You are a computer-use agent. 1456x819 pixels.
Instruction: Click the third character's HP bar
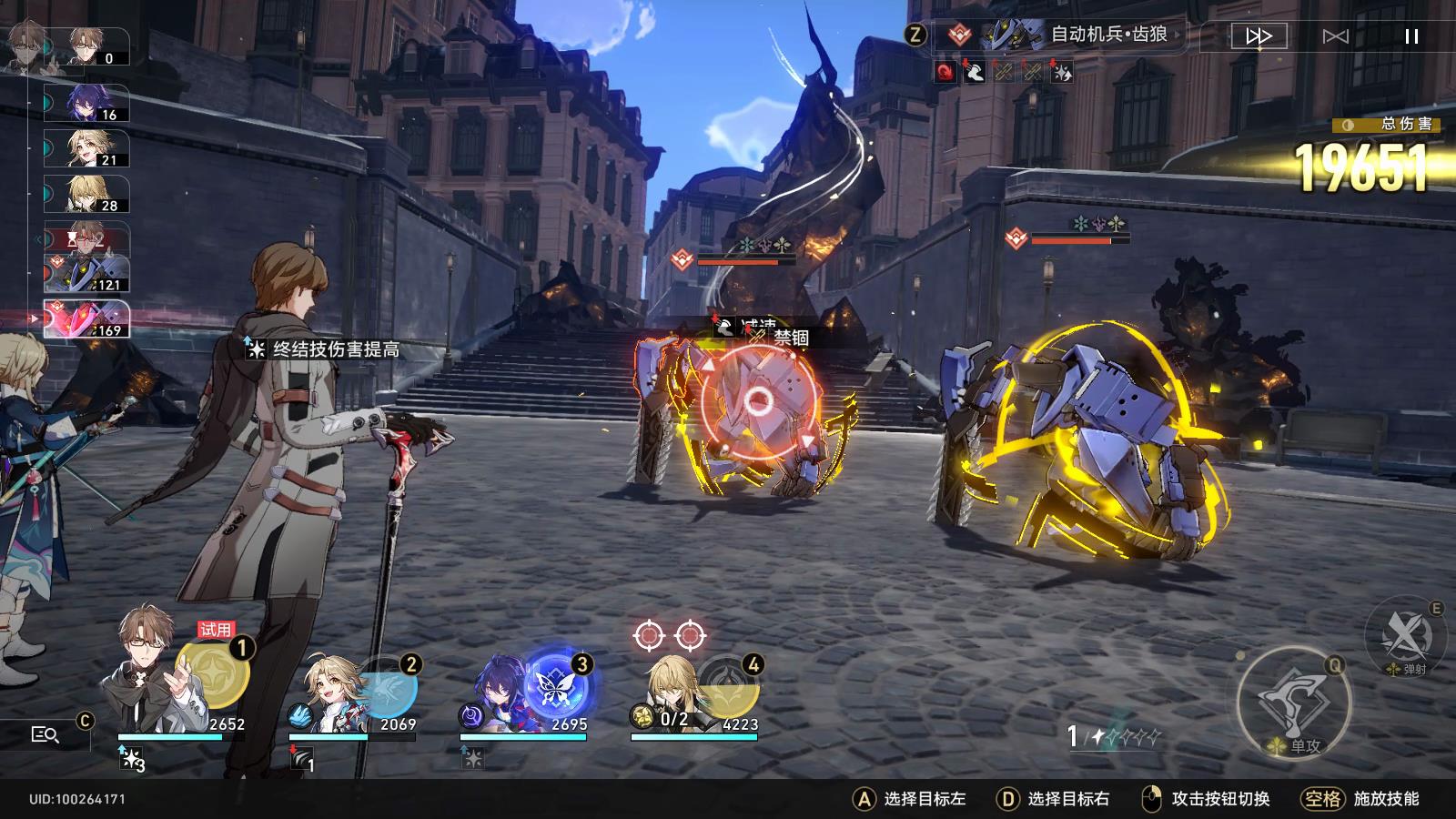pos(523,737)
